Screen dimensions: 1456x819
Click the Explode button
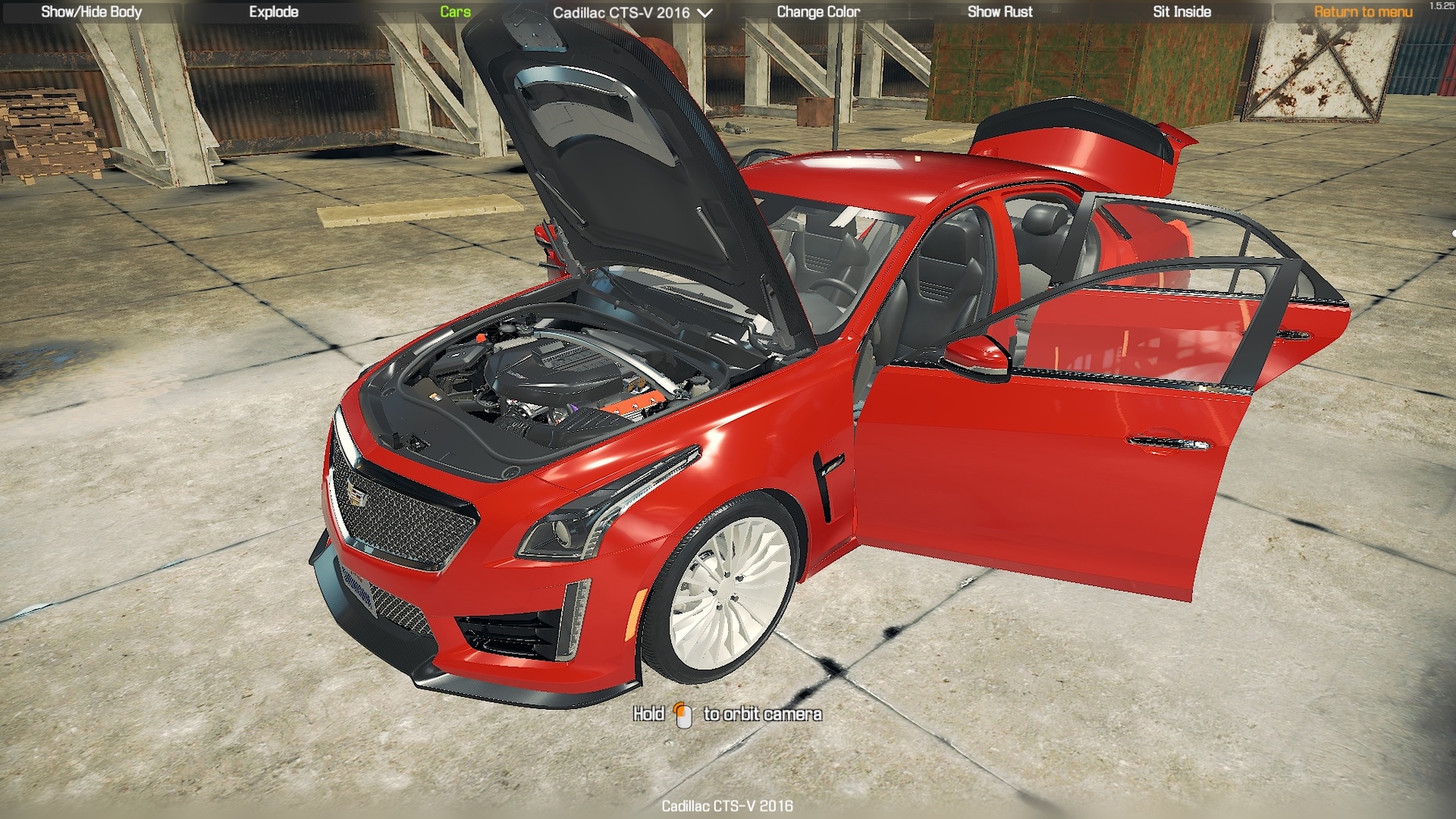point(273,12)
